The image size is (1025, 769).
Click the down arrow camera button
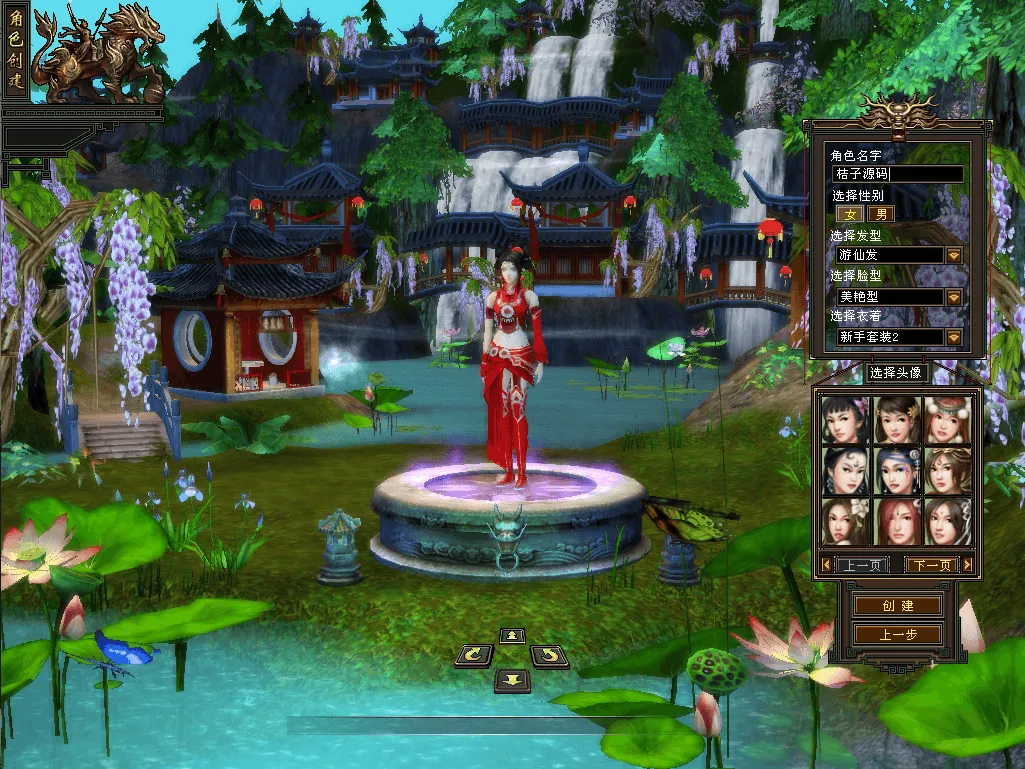[x=512, y=680]
